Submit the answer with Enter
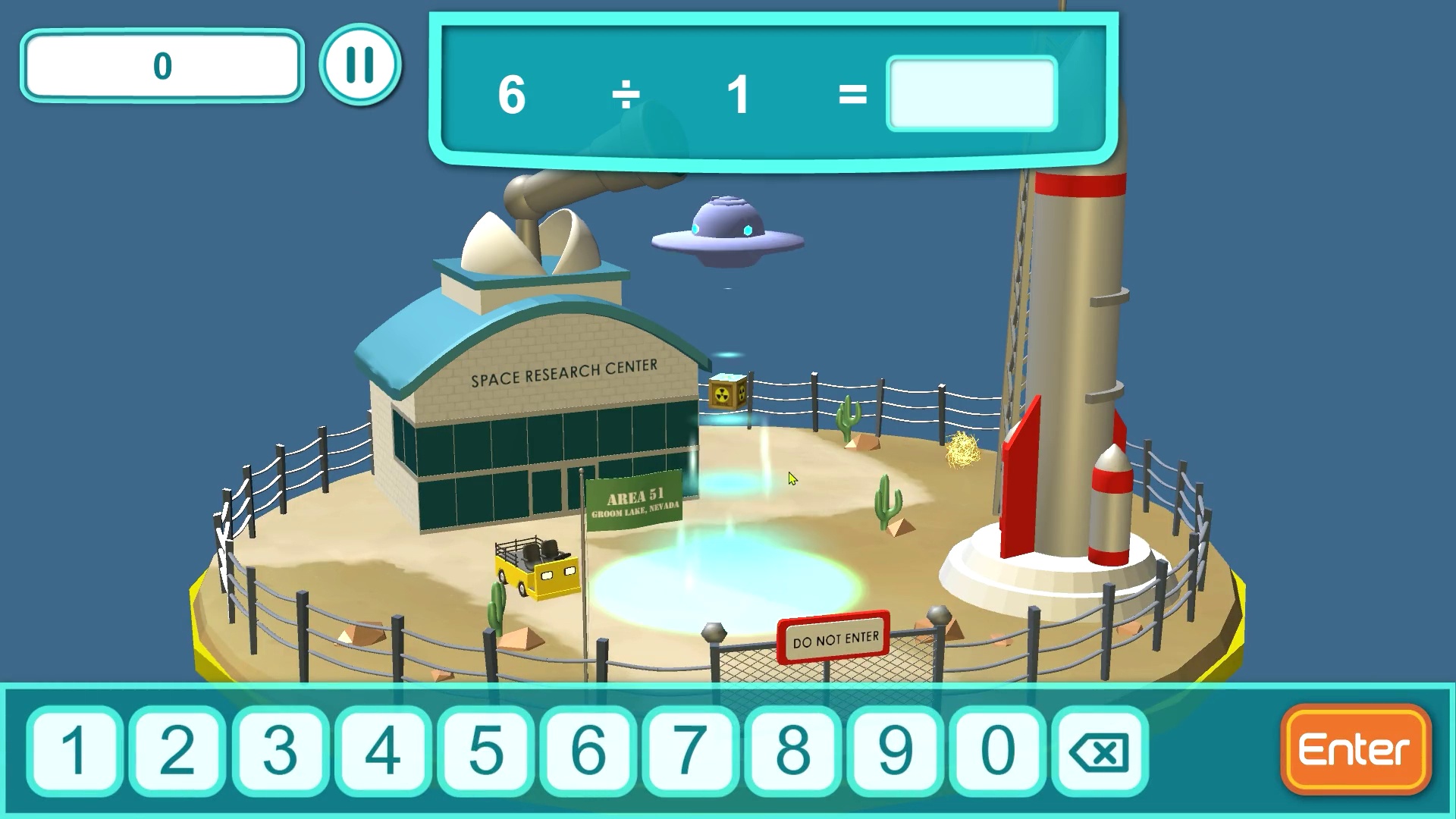The image size is (1456, 819). tap(1355, 750)
